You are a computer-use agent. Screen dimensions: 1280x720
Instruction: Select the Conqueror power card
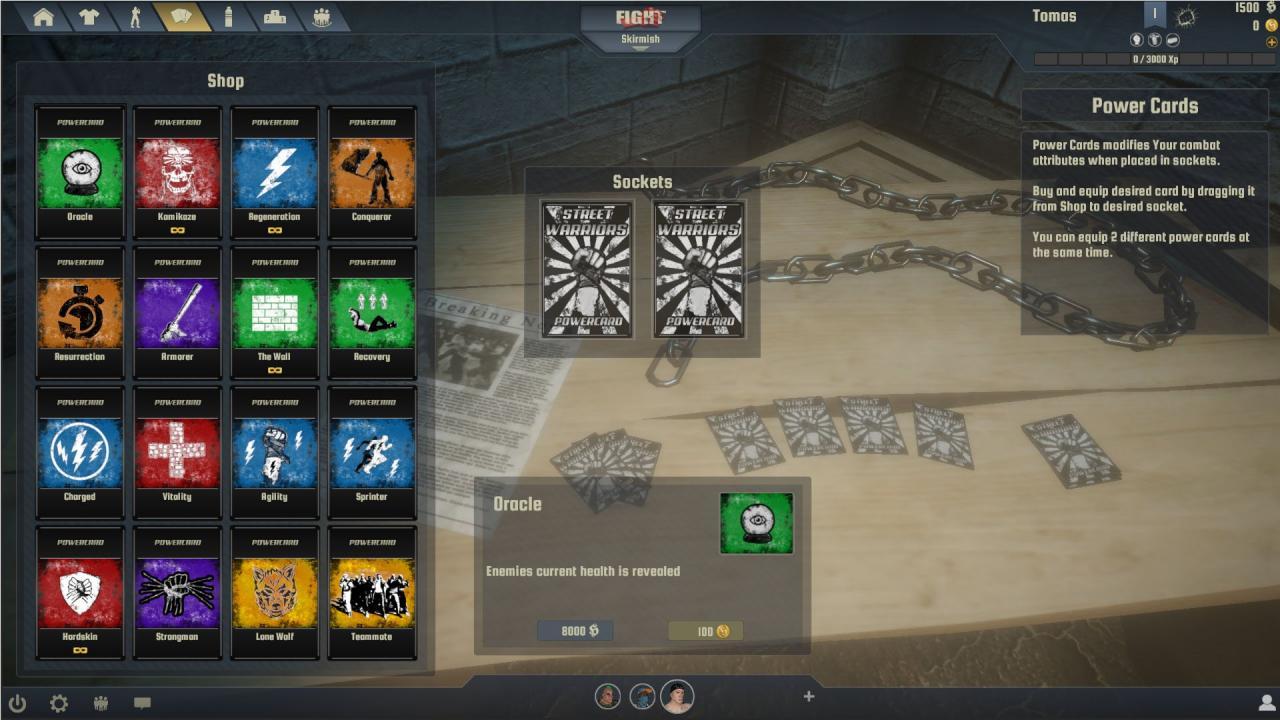371,172
